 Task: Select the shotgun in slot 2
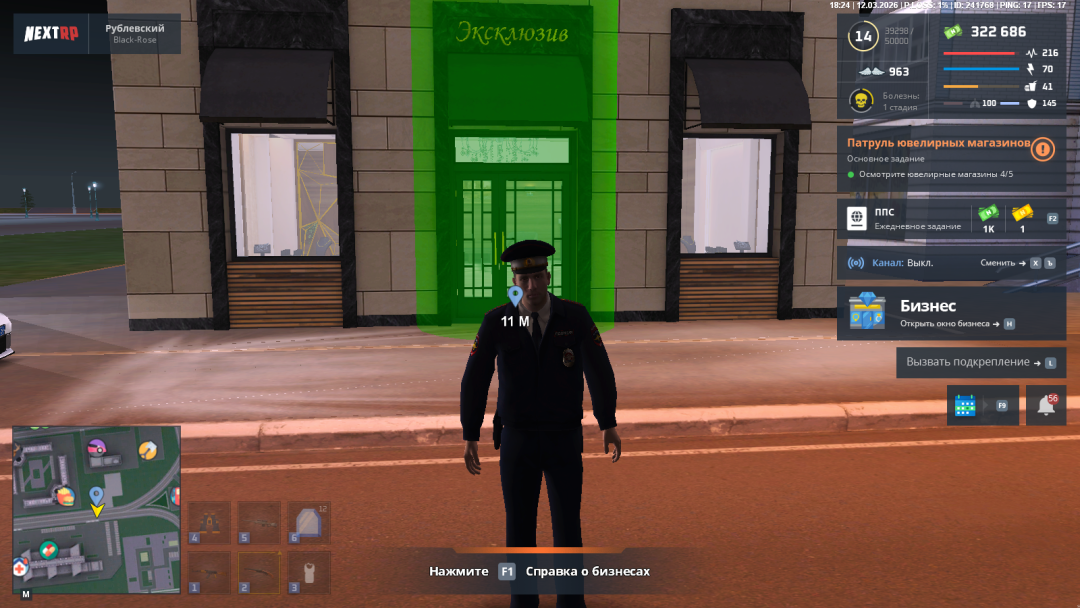[x=259, y=573]
